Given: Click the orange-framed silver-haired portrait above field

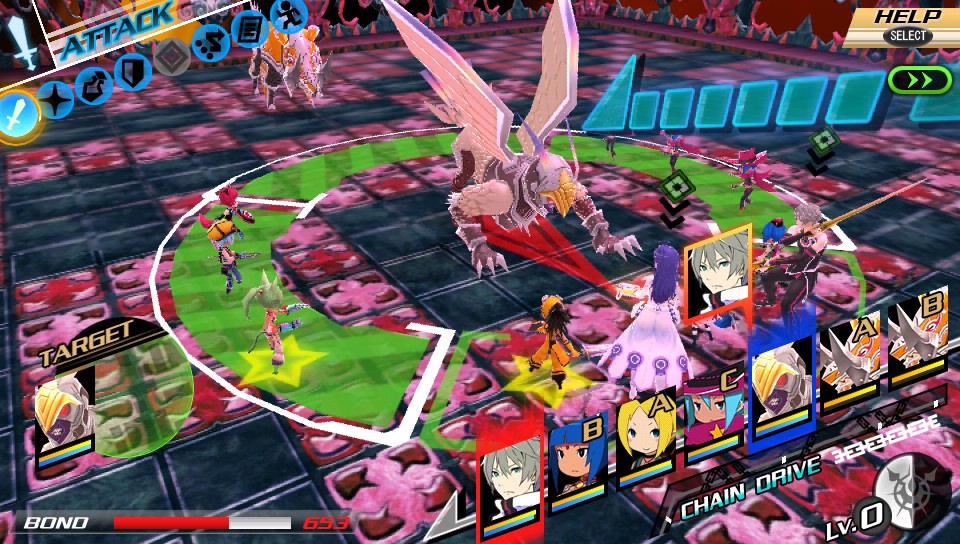Looking at the screenshot, I should coord(717,268).
